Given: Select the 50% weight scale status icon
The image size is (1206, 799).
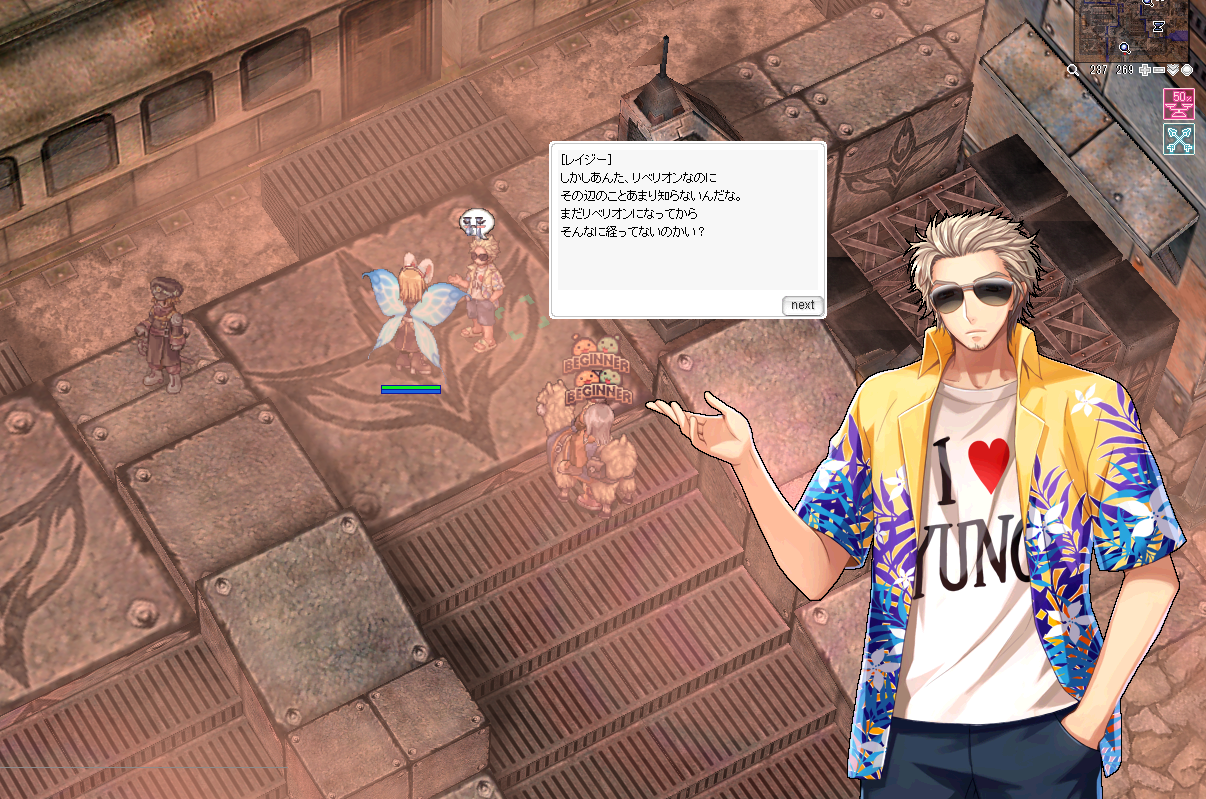Looking at the screenshot, I should click(x=1179, y=104).
